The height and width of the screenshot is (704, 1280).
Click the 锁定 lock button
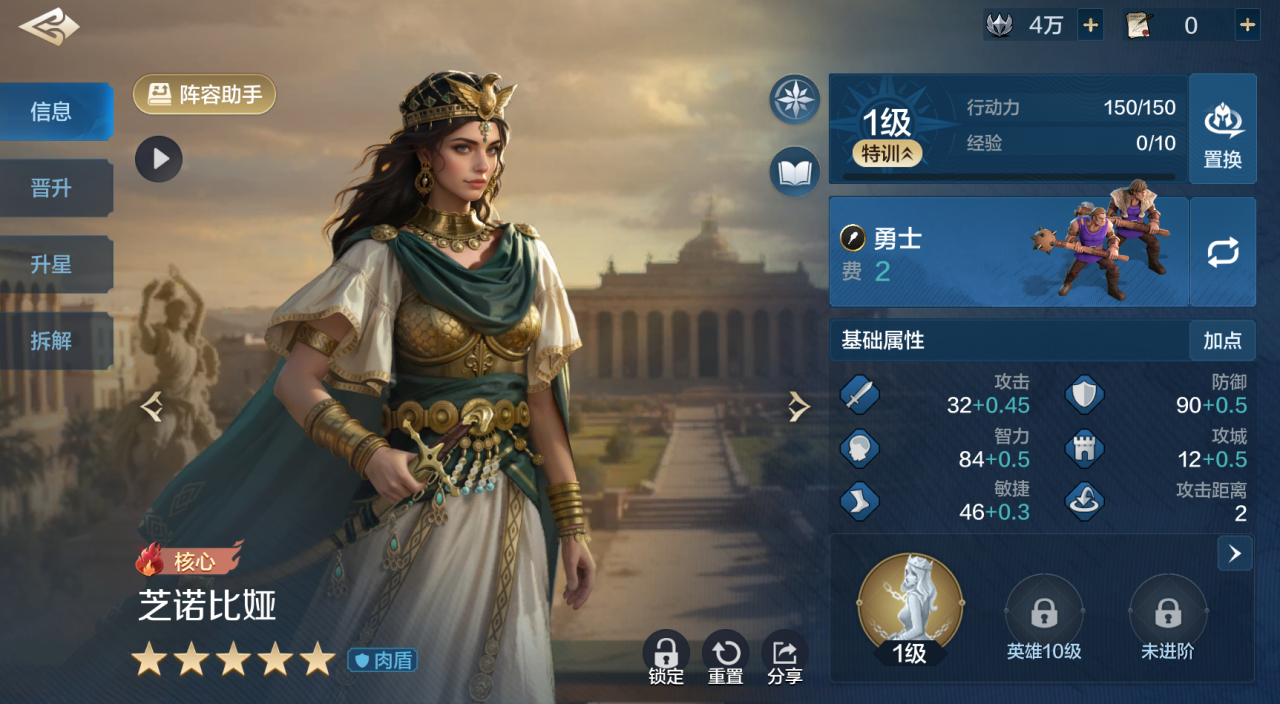pos(666,655)
